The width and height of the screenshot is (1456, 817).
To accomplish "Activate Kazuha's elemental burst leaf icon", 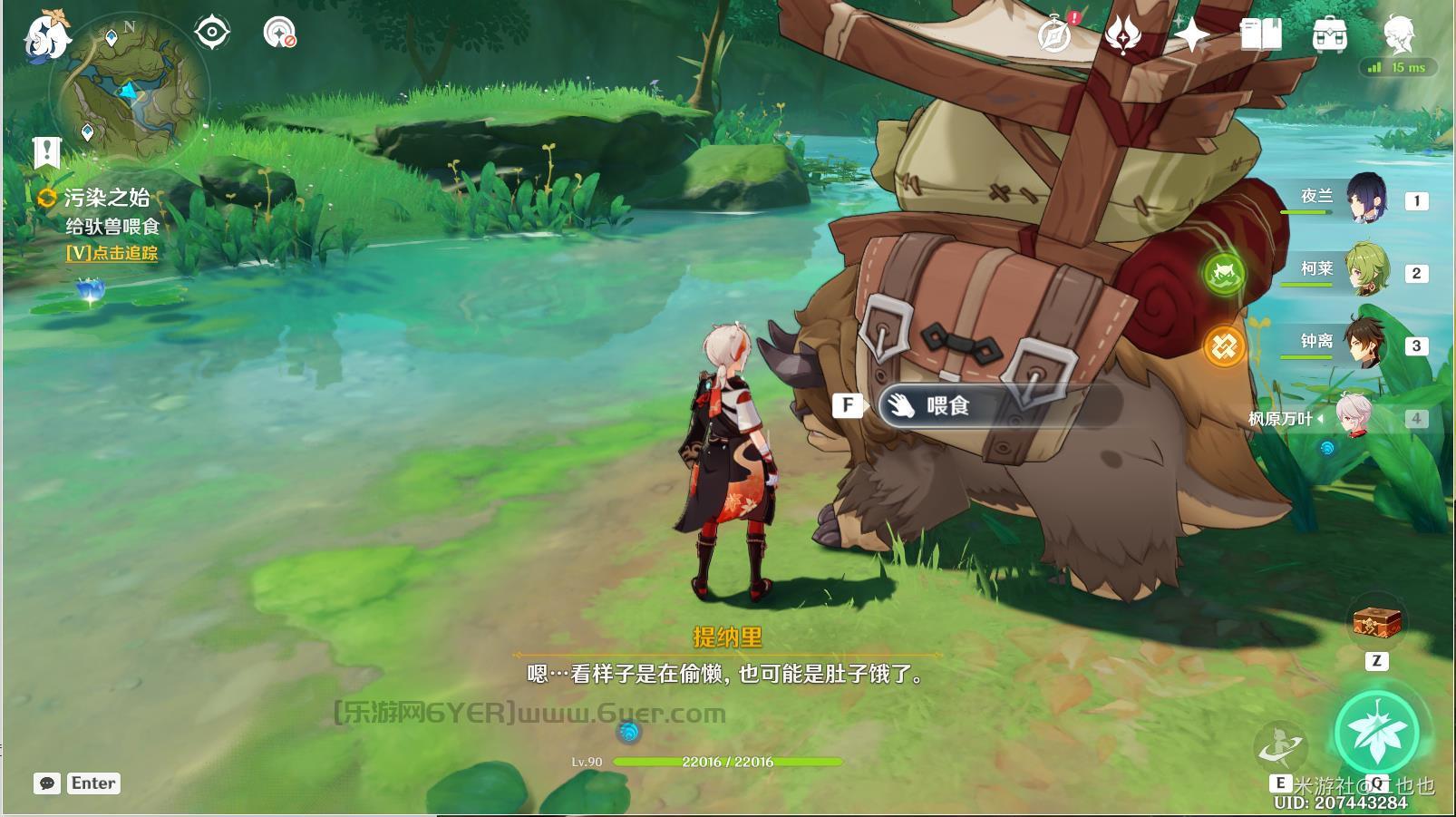I will [1378, 733].
